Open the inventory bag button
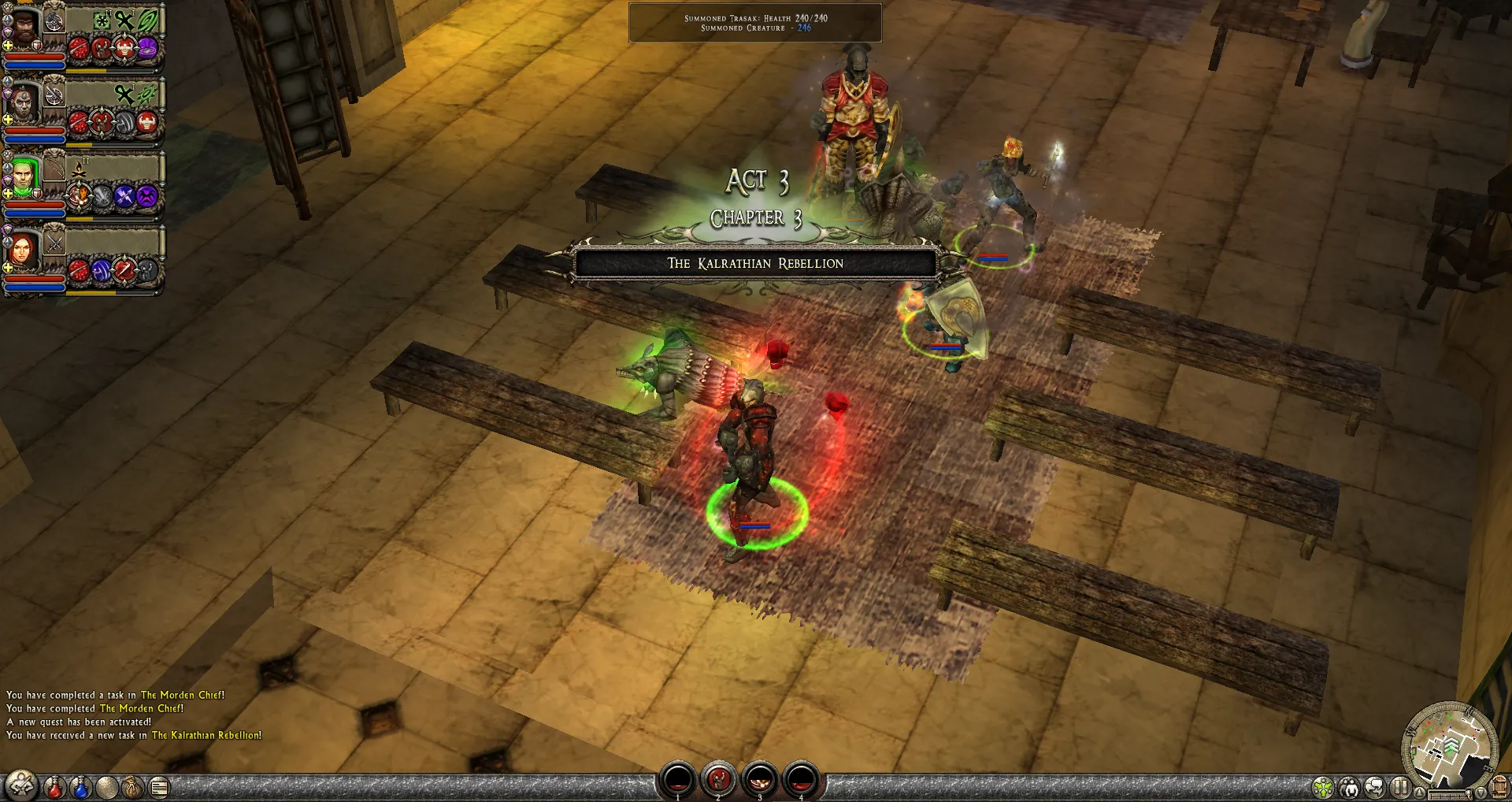The height and width of the screenshot is (802, 1512). tap(132, 786)
